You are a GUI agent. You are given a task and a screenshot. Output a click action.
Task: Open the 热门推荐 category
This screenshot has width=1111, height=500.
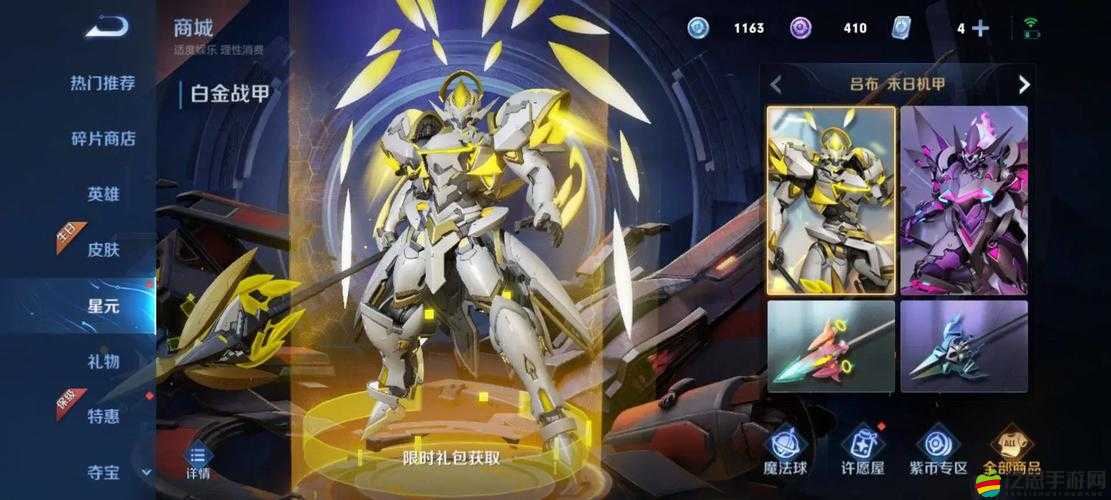coord(102,83)
